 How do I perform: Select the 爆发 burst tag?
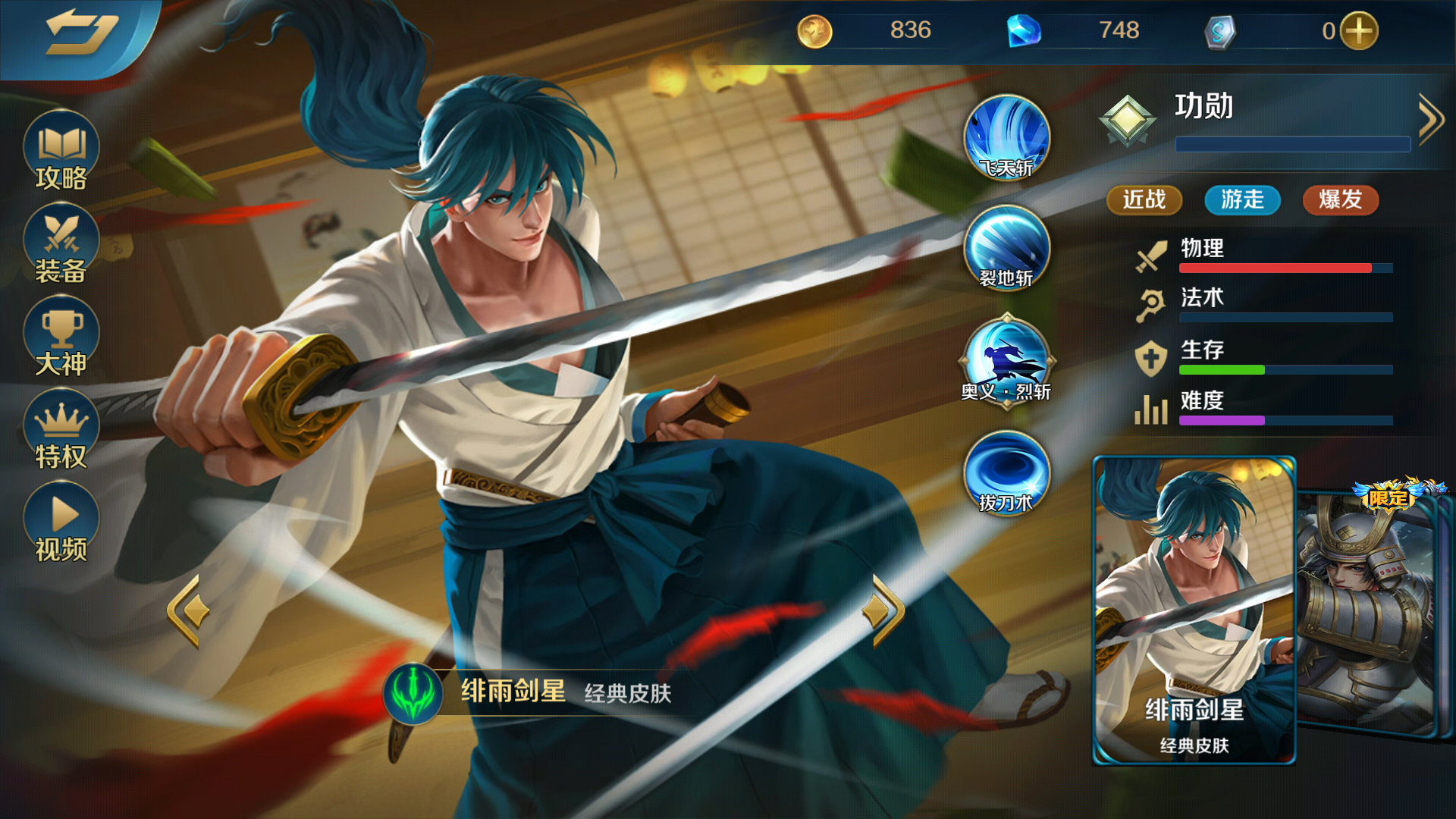click(x=1341, y=200)
